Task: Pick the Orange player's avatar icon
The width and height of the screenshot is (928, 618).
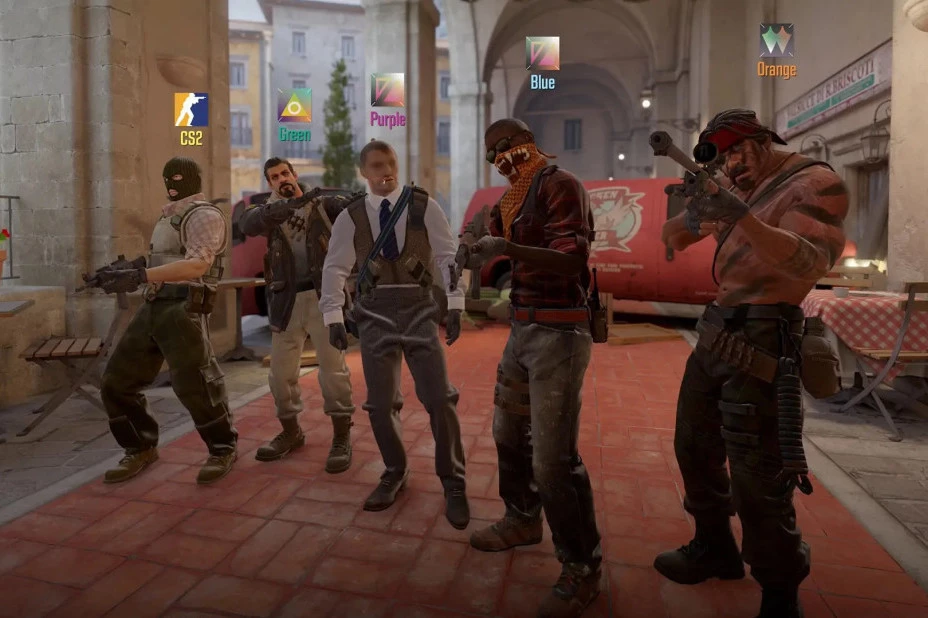Action: 776,40
